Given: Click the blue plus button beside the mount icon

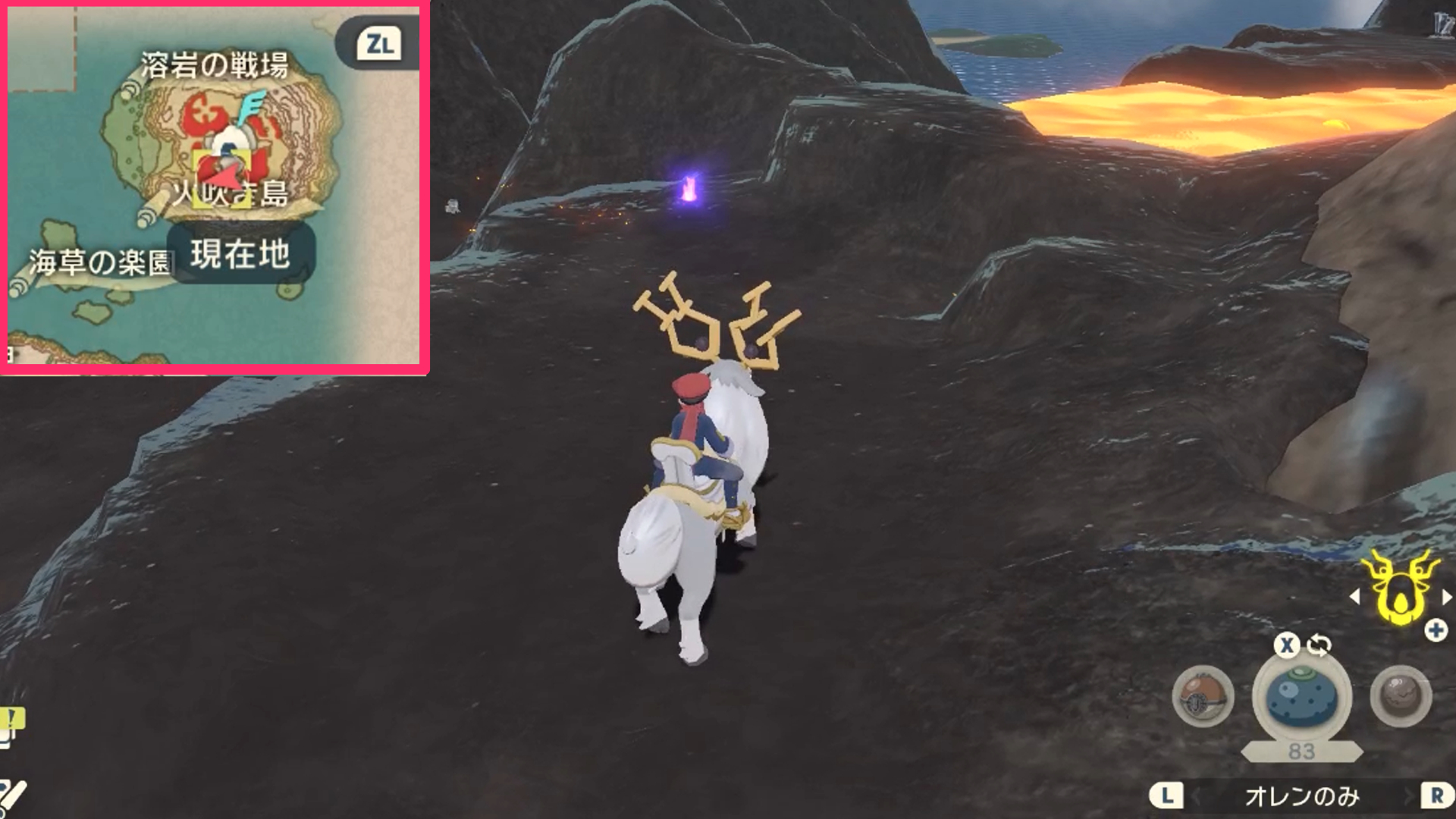Looking at the screenshot, I should tap(1435, 631).
